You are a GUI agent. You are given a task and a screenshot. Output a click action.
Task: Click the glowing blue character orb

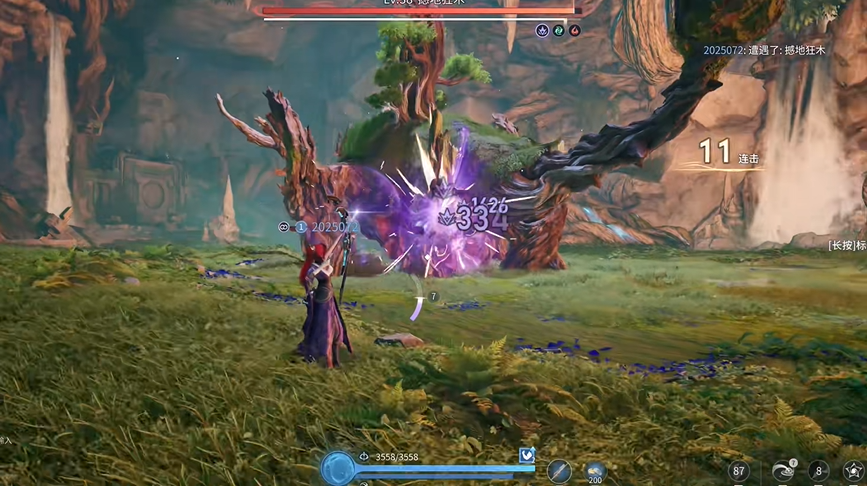point(338,469)
